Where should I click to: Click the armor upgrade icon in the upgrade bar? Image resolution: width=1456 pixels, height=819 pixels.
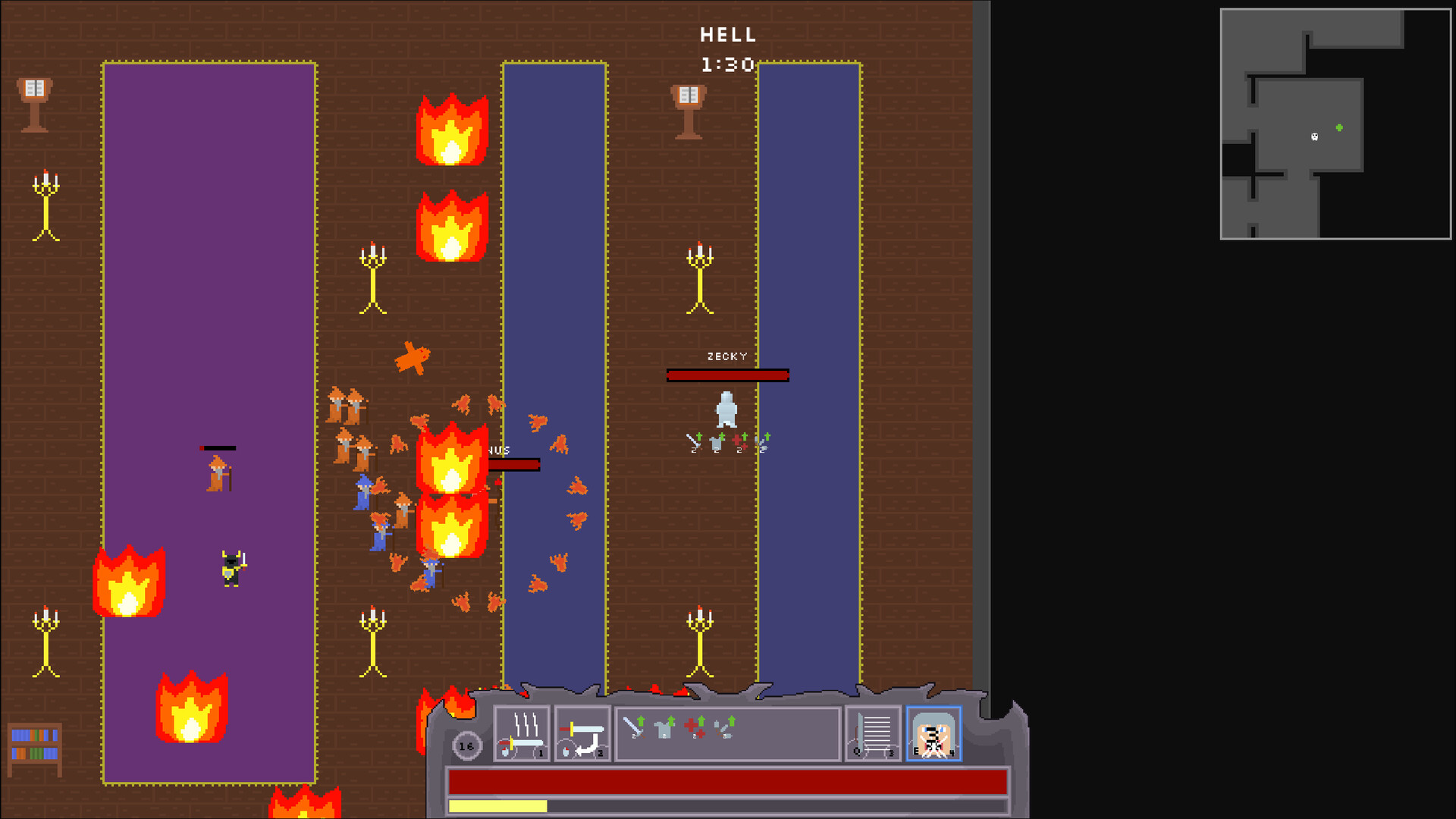(662, 730)
